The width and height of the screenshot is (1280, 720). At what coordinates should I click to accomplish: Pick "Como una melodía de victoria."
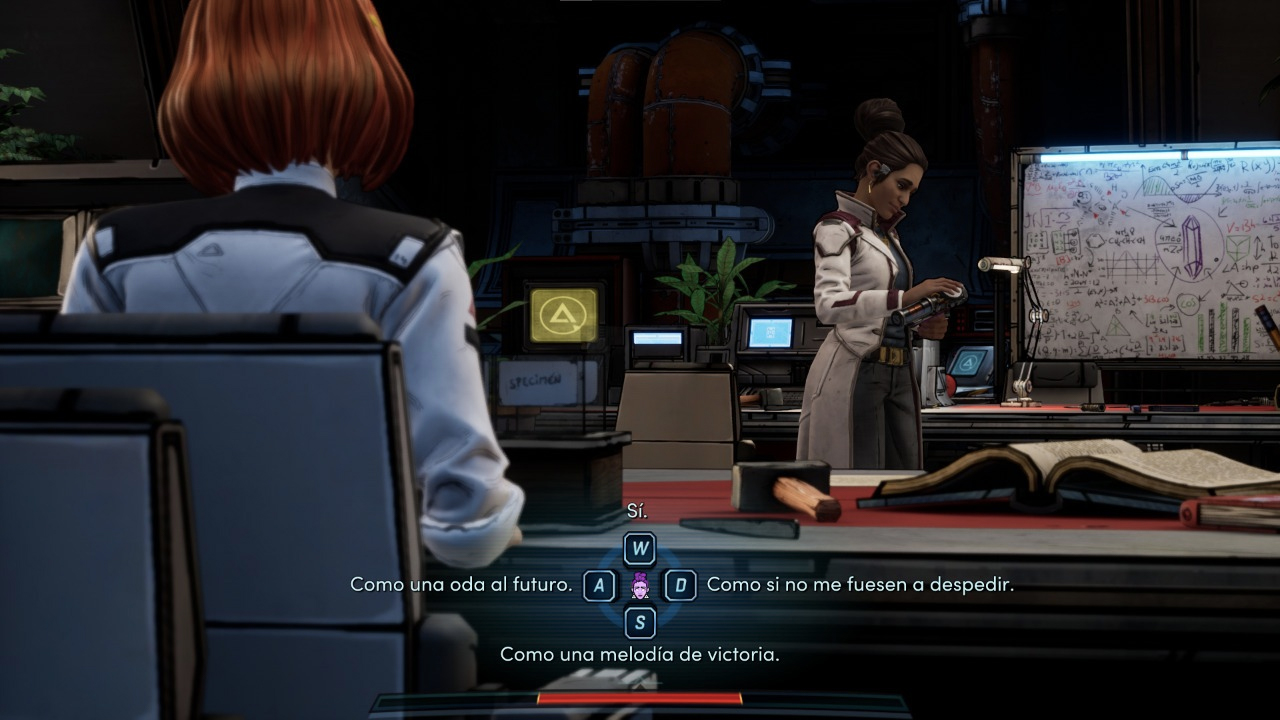point(639,654)
